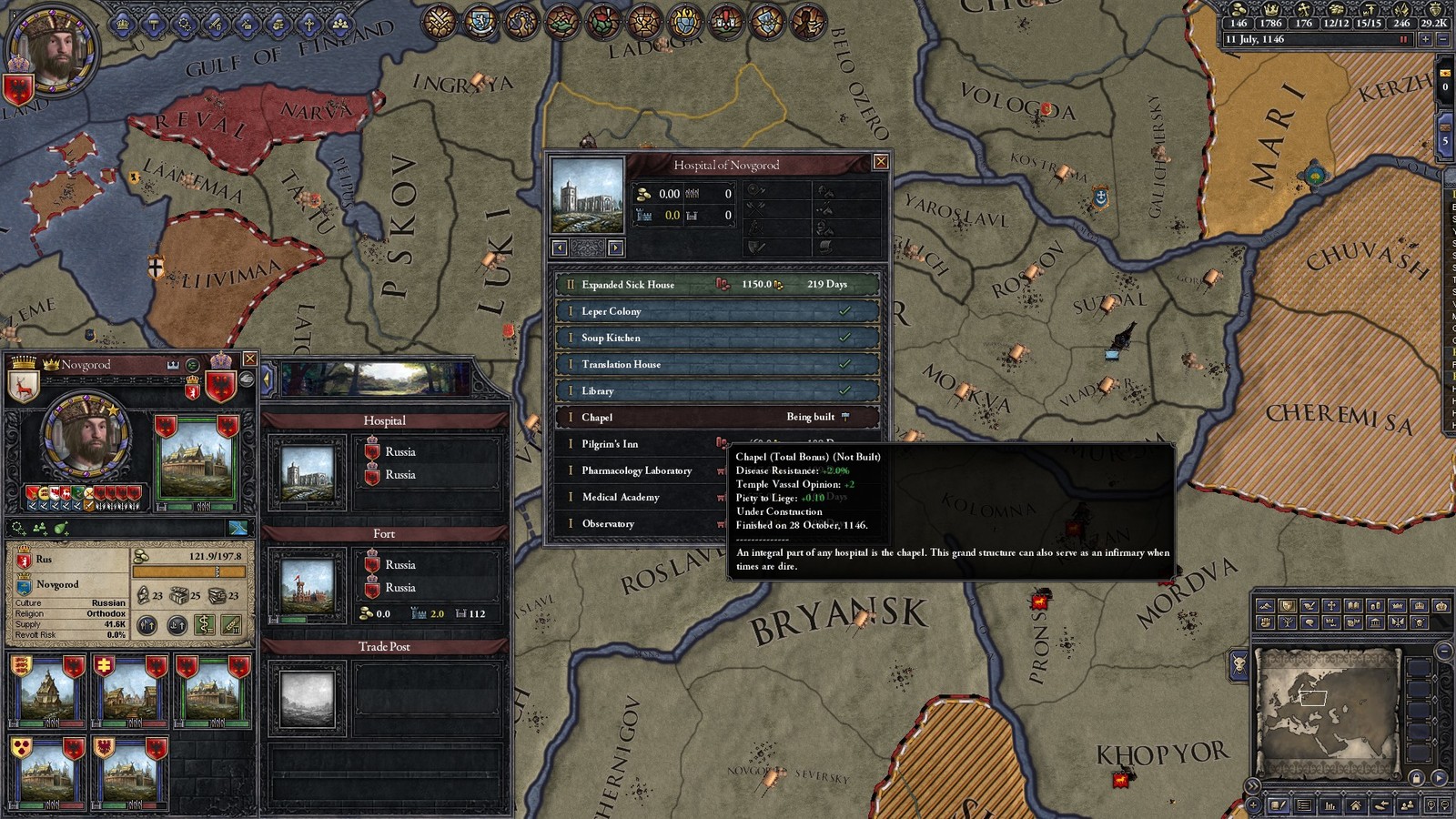
Task: Click the world minimap
Action: click(1327, 712)
